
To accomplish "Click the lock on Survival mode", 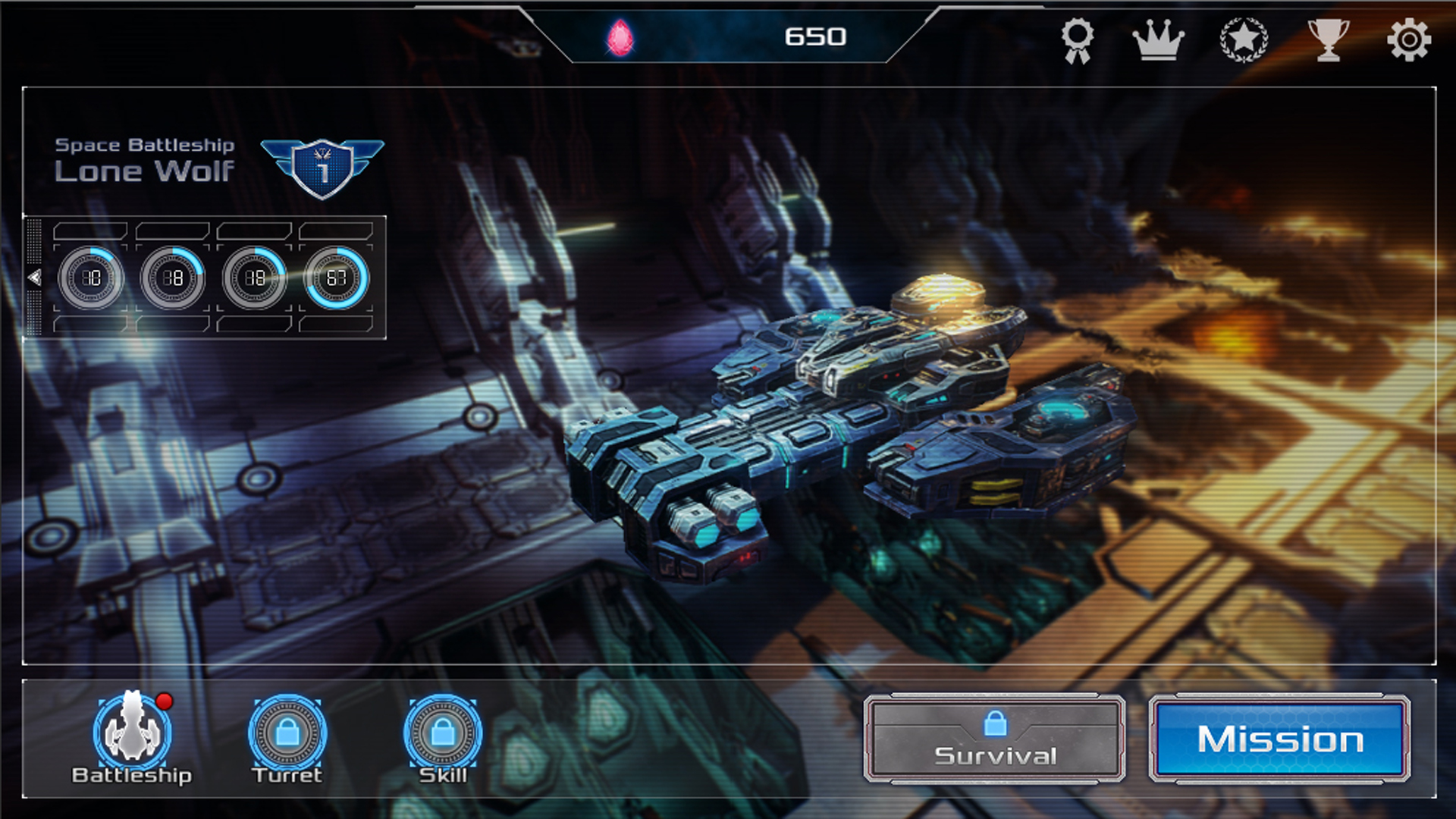I will [997, 726].
